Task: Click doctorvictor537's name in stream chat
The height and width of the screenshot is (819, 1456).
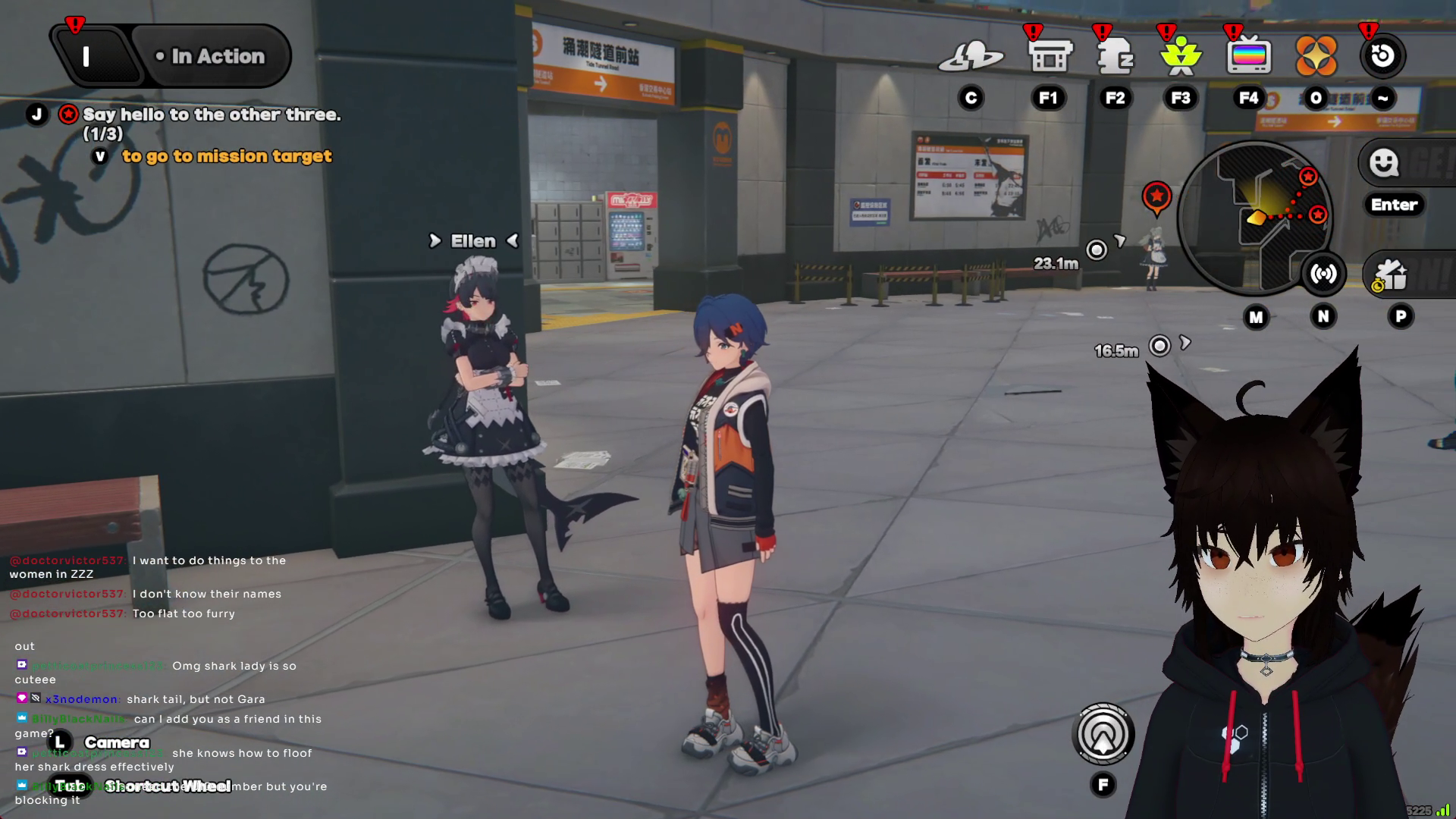Action: coord(67,560)
